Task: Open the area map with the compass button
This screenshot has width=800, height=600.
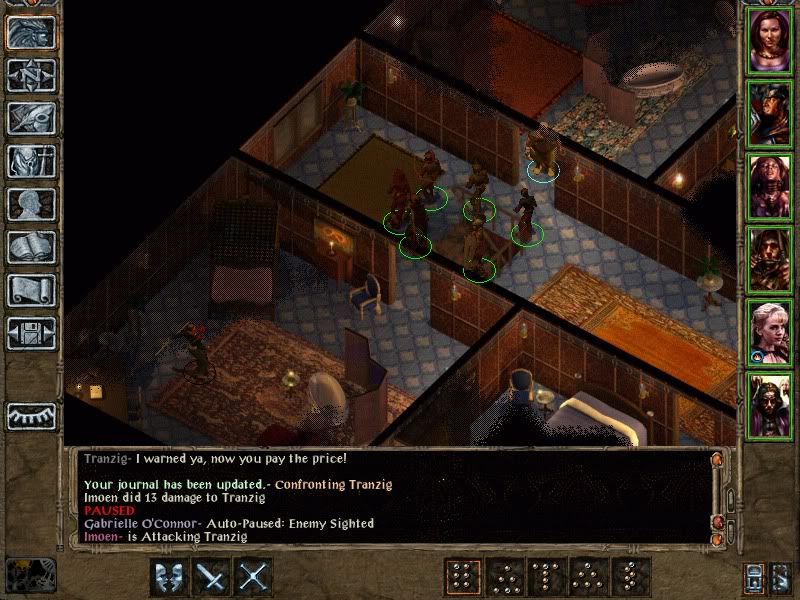Action: click(x=31, y=73)
